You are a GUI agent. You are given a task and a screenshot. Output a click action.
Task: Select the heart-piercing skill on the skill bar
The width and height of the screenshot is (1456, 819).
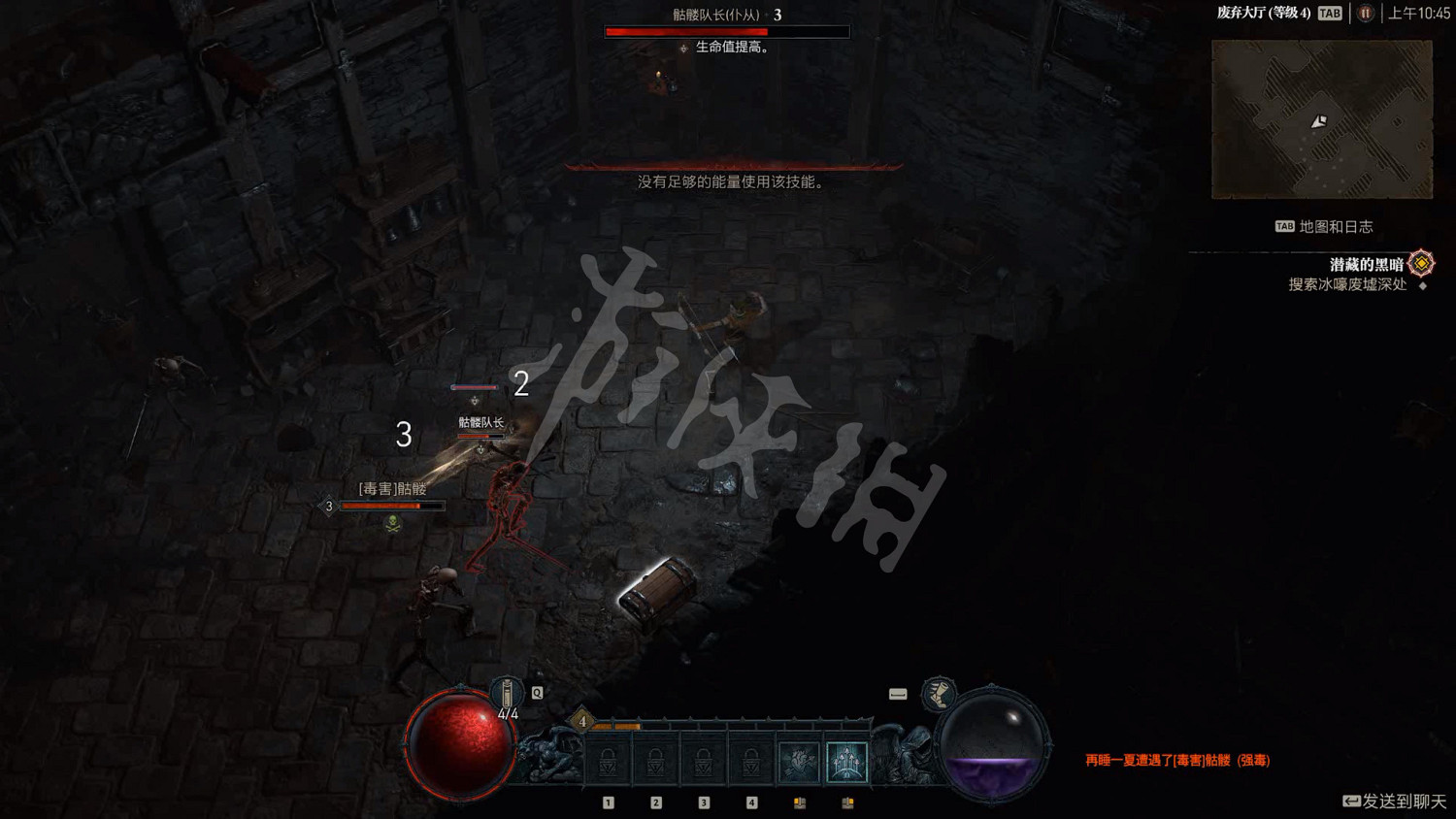coord(798,762)
